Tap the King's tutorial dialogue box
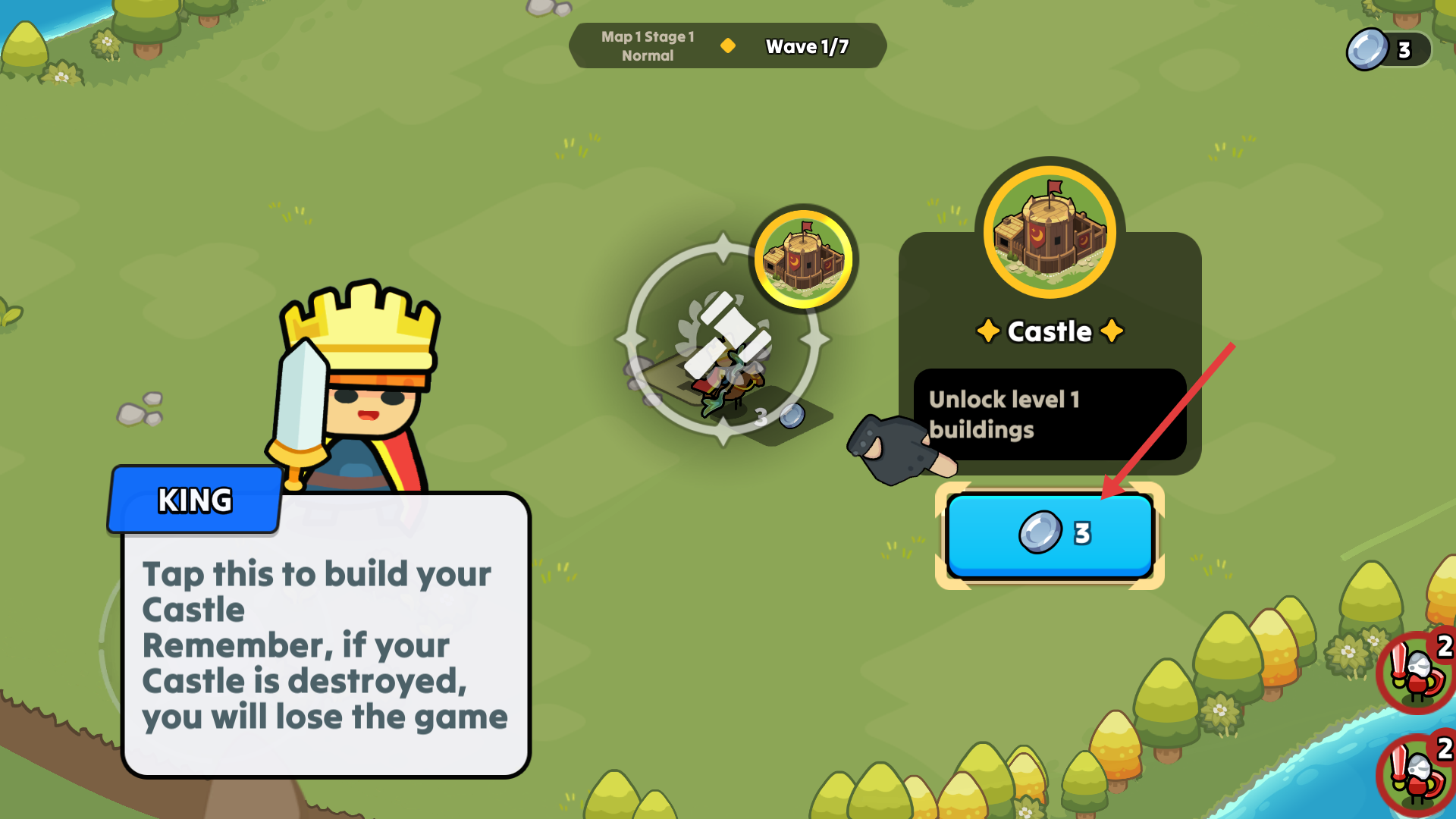Screen dimensions: 1456x819 coord(325,635)
